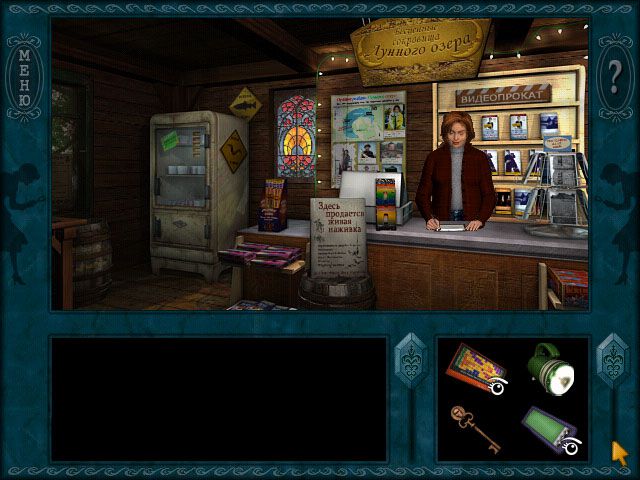Pick the green flashlight from inventory

[553, 369]
